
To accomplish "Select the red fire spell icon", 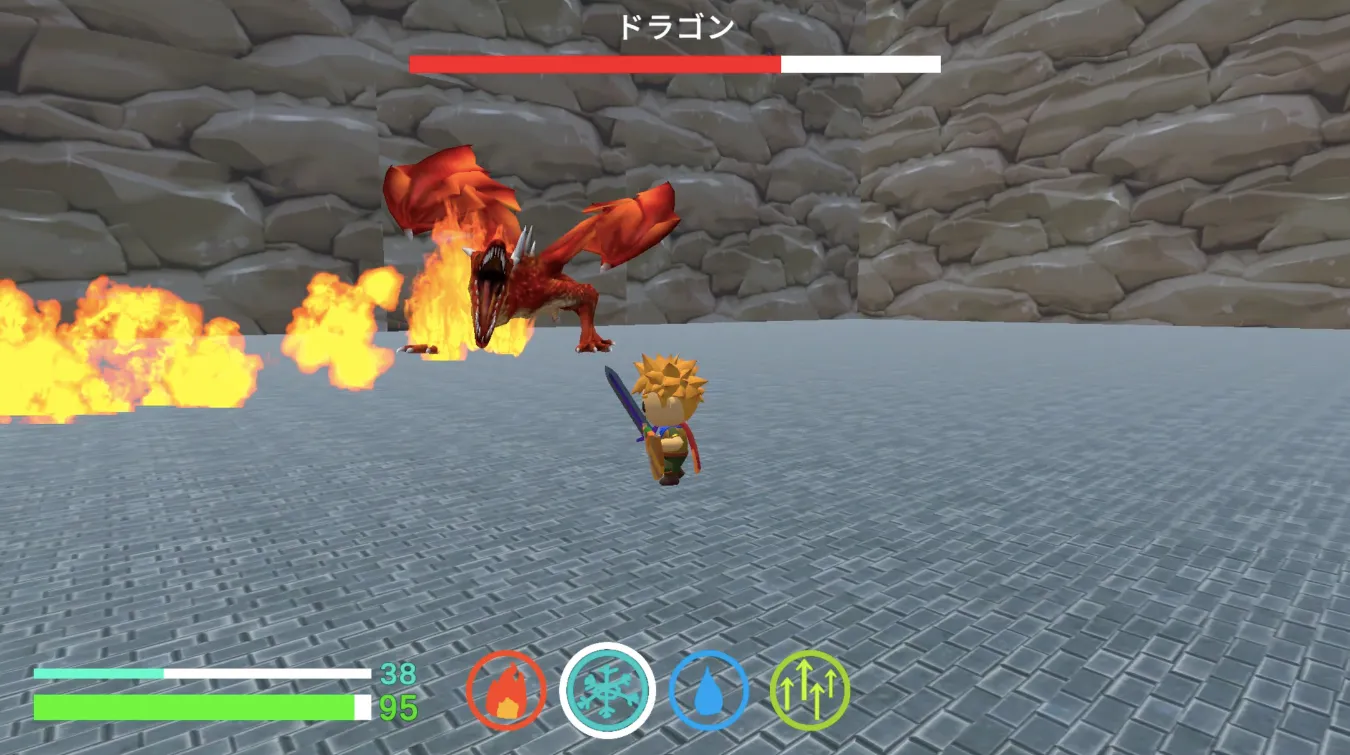I will 506,691.
